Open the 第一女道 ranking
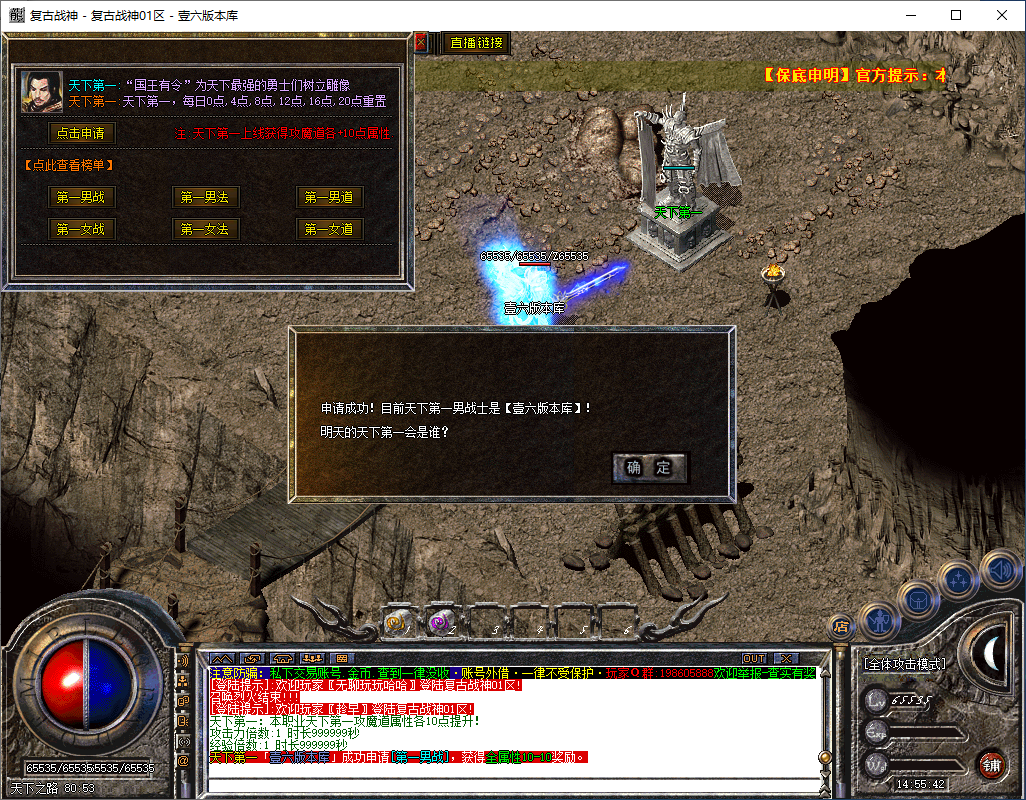 coord(329,229)
